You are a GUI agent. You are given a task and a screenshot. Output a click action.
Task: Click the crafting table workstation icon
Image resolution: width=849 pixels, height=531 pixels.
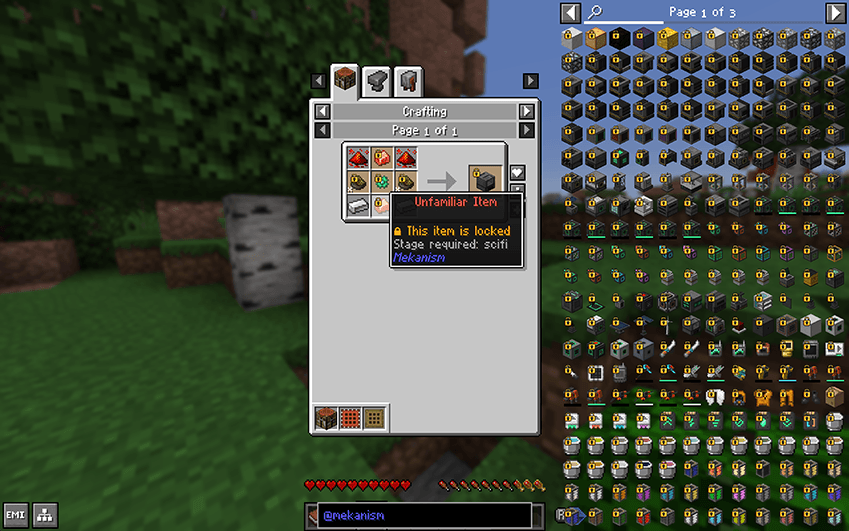(326, 417)
